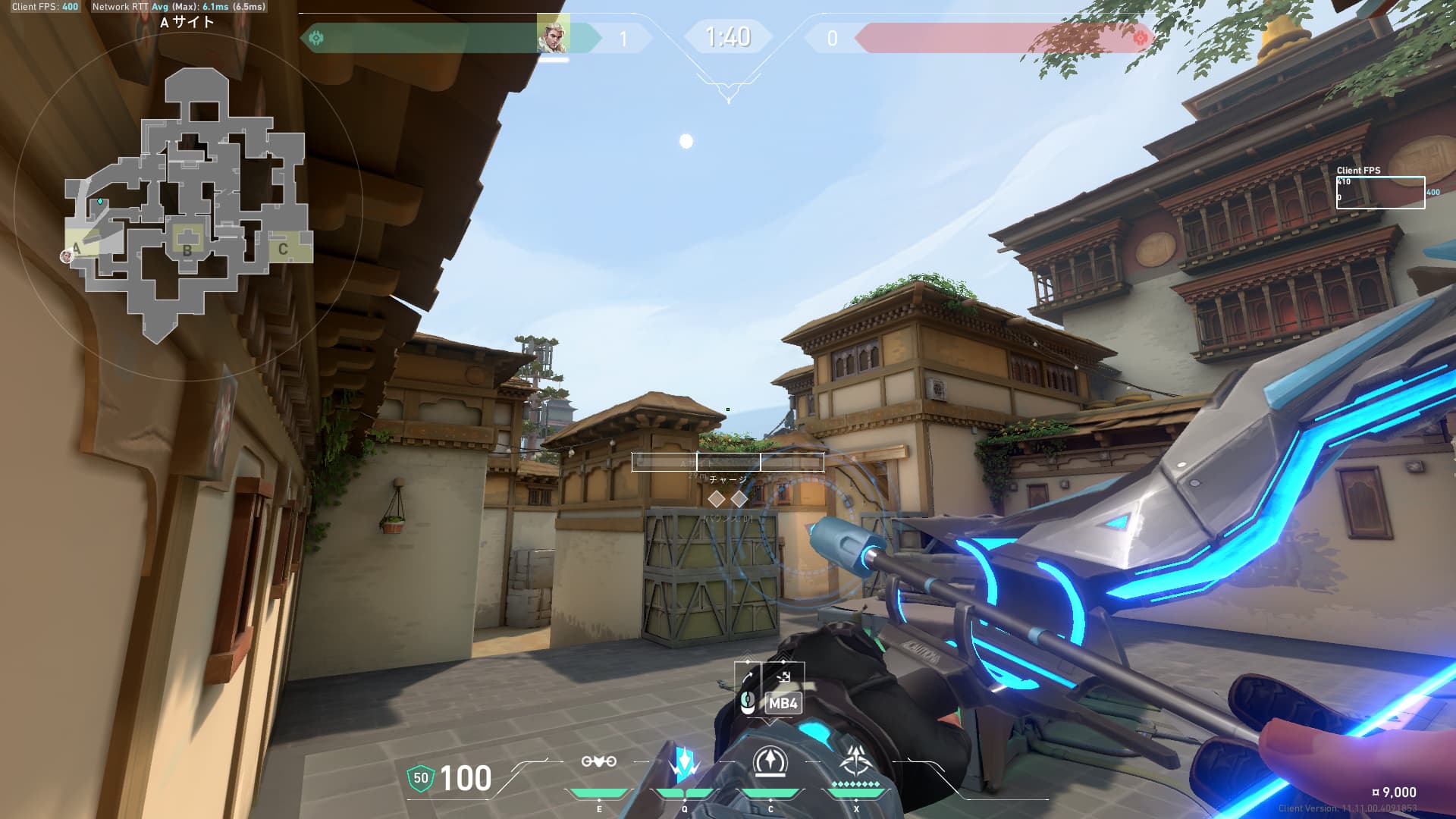Activate the E ability icon
Screen dimensions: 1456x819
(x=598, y=761)
